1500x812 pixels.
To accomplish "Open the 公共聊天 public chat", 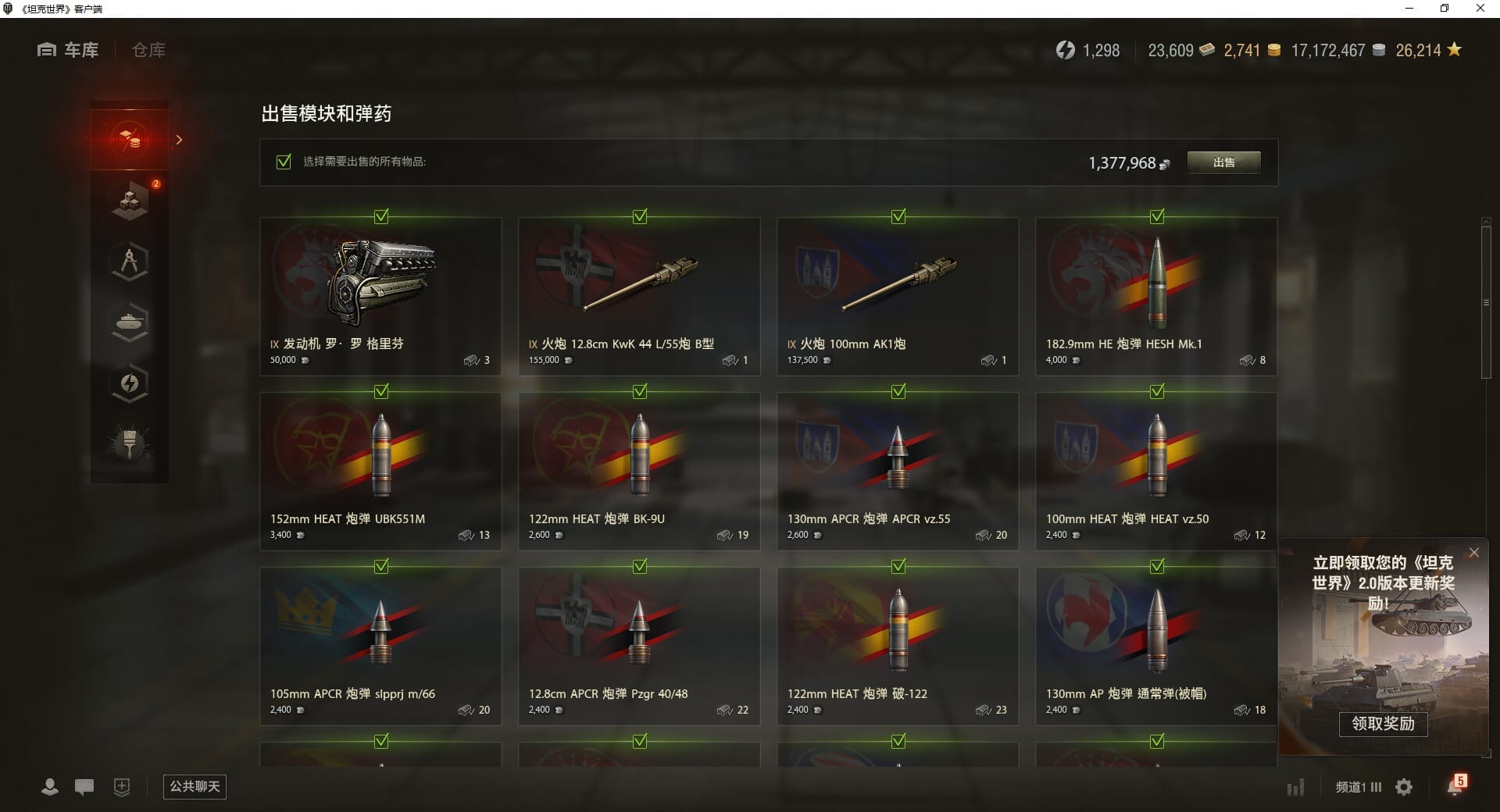I will coord(195,786).
